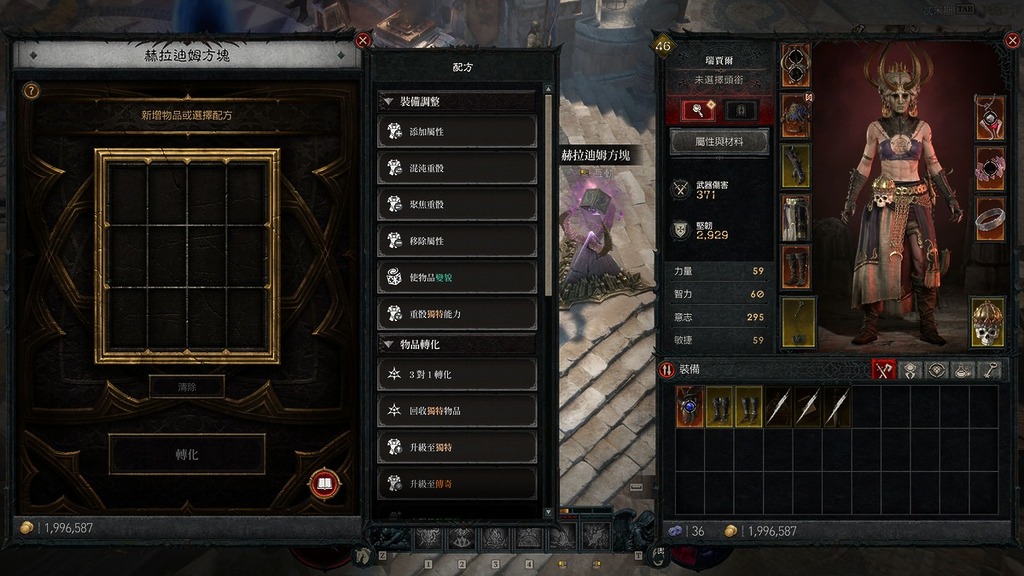Select the skull helmet equipment slot
The width and height of the screenshot is (1024, 576).
988,322
